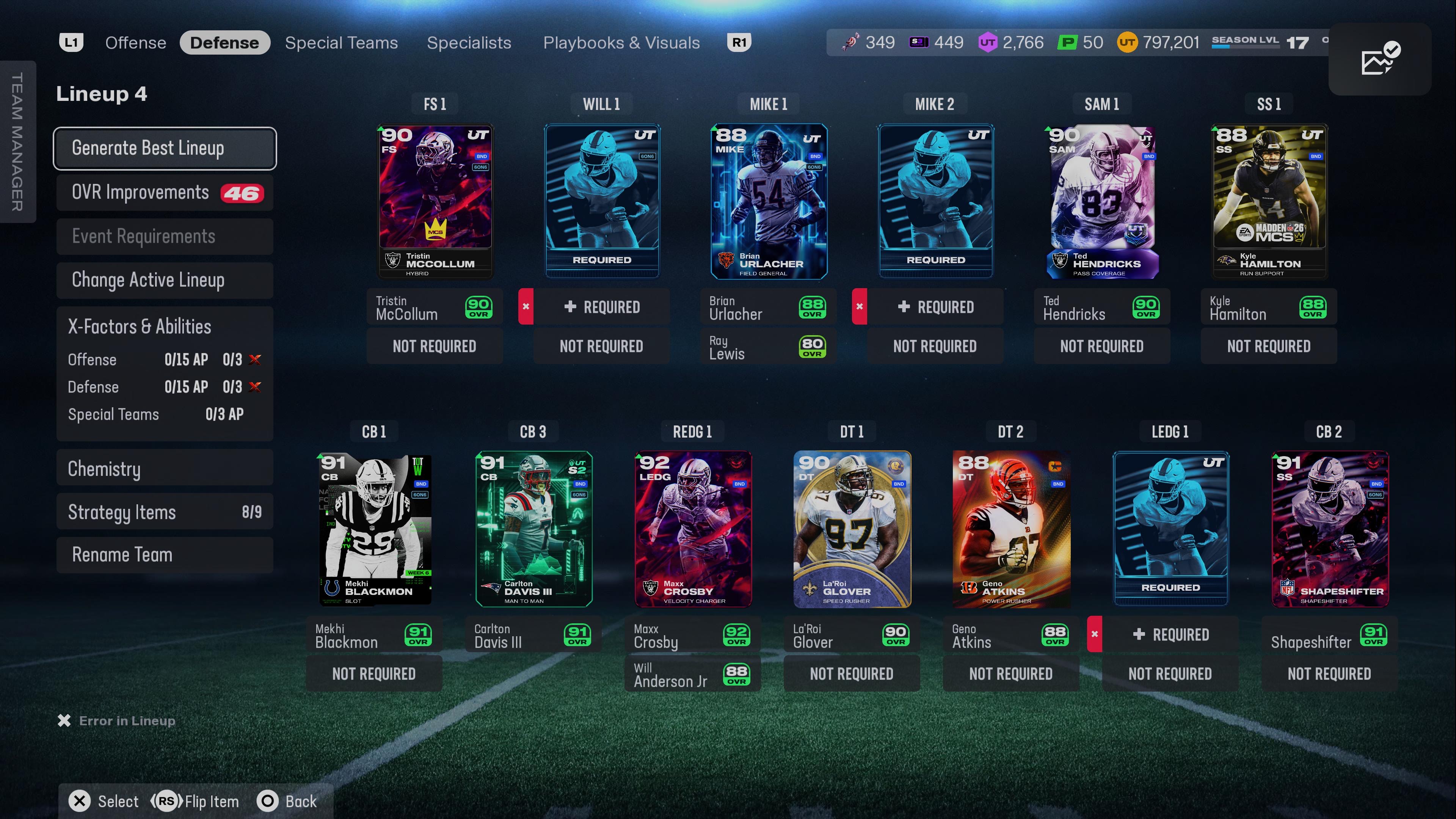This screenshot has width=1456, height=819.
Task: Switch to the Offense tab
Action: point(136,43)
